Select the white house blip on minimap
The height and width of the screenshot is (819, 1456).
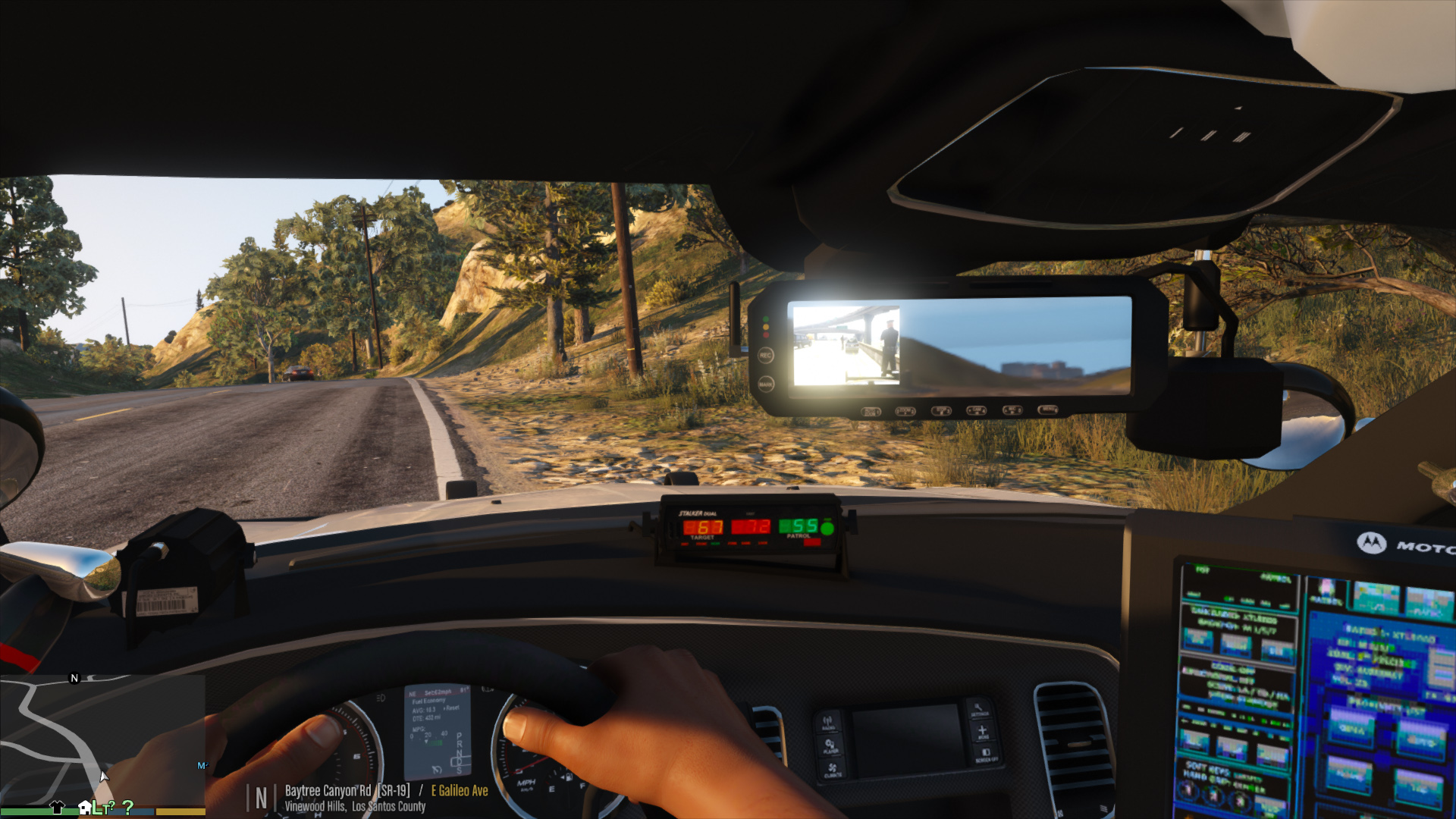coord(85,807)
